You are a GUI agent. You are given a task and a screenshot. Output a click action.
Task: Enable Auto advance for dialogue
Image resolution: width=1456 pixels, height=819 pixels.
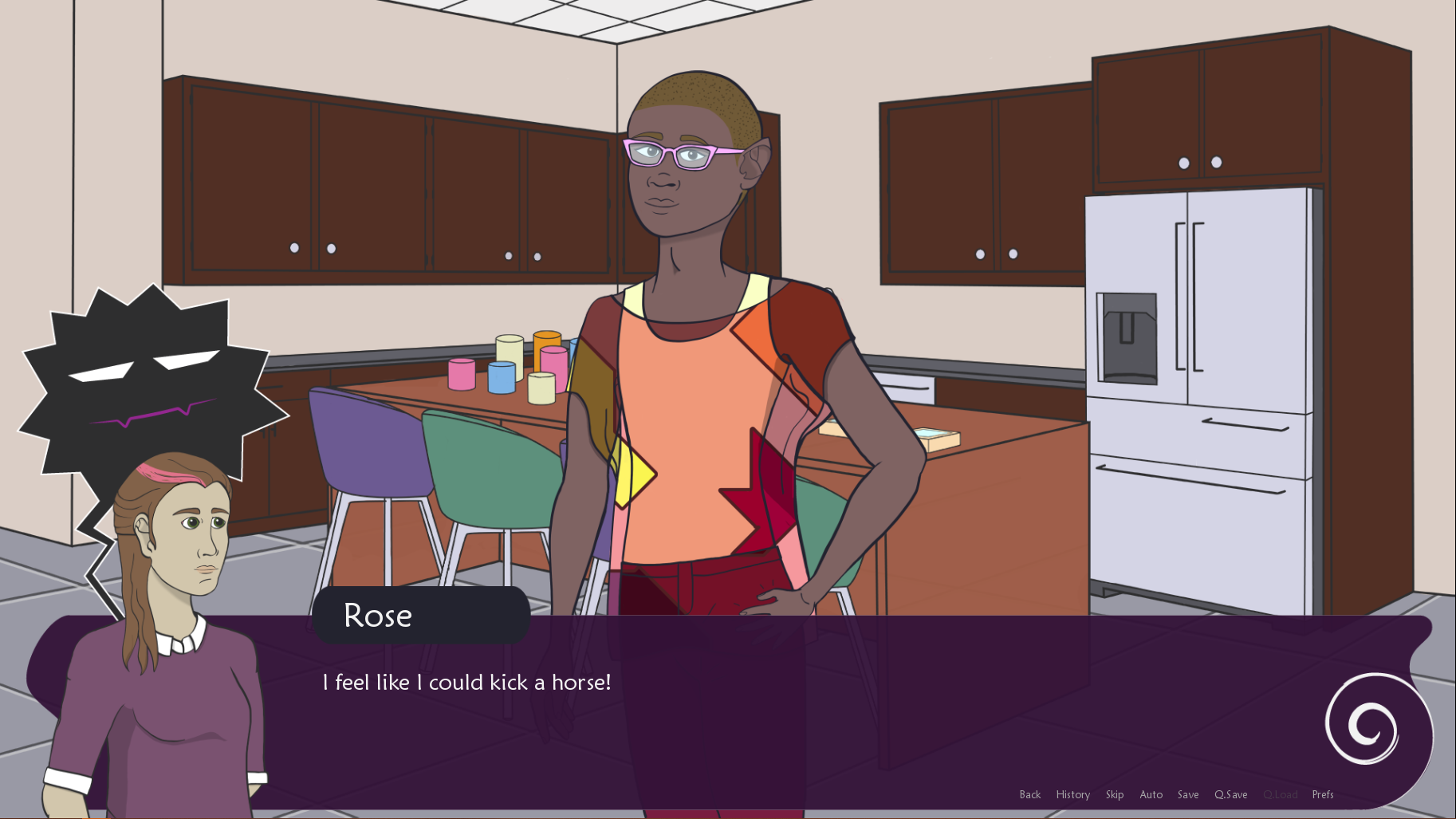point(1151,794)
